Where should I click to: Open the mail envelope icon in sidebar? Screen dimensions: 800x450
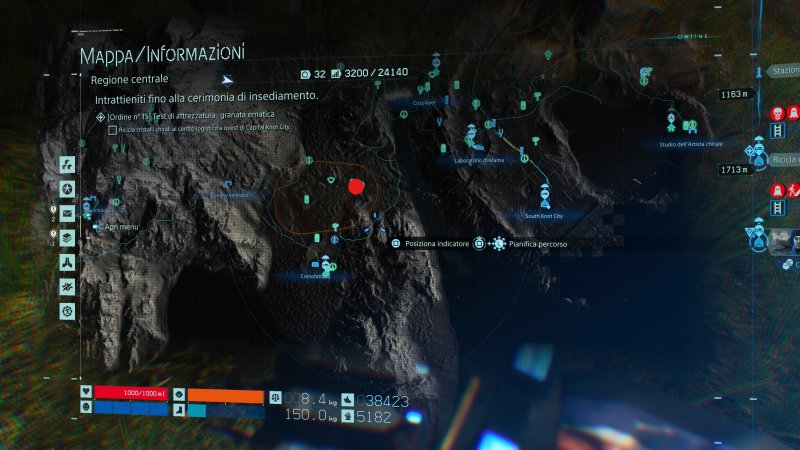[x=66, y=213]
